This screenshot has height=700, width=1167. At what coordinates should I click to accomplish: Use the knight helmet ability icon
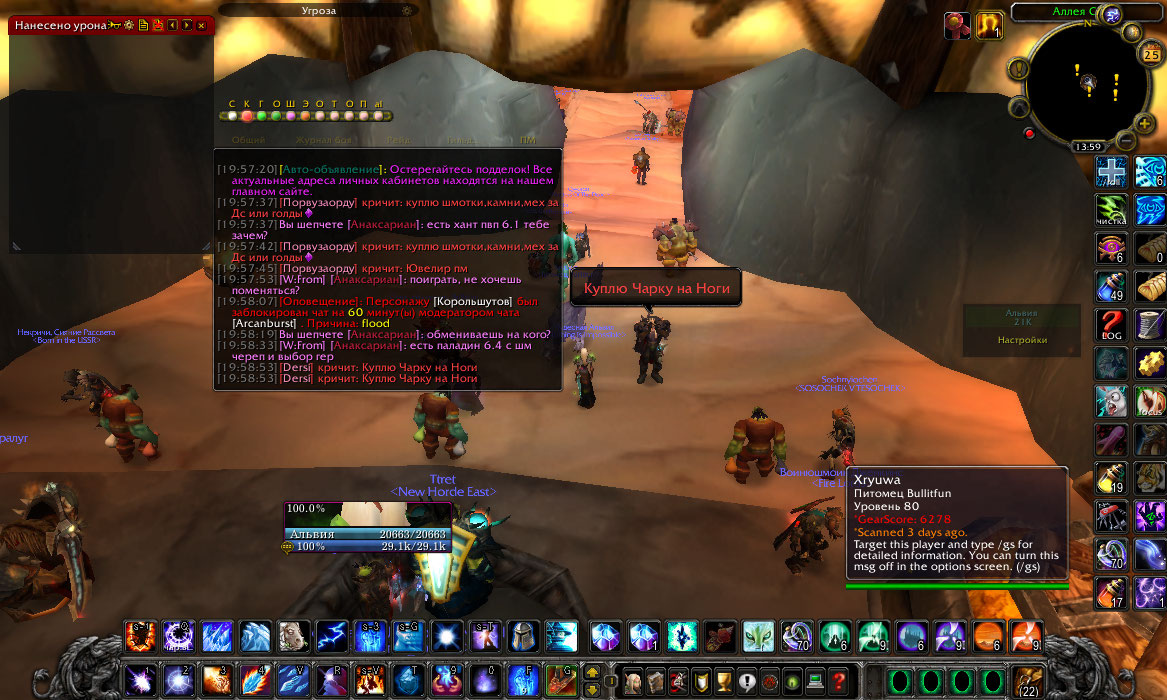click(x=524, y=636)
